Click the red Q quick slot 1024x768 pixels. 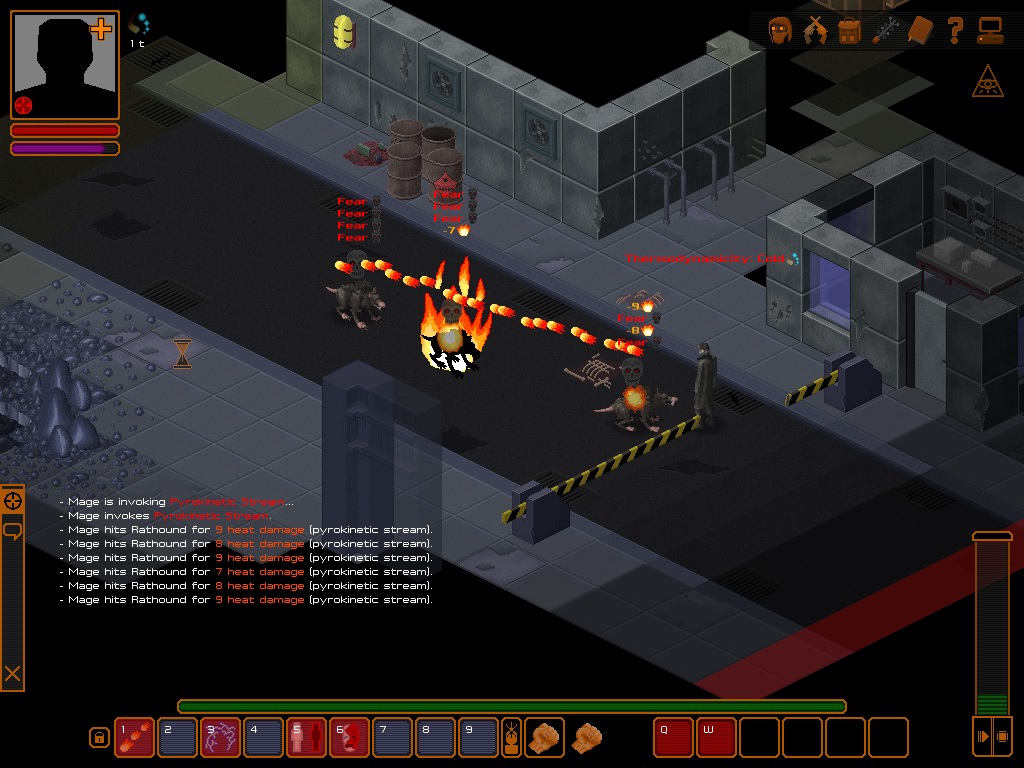coord(673,737)
